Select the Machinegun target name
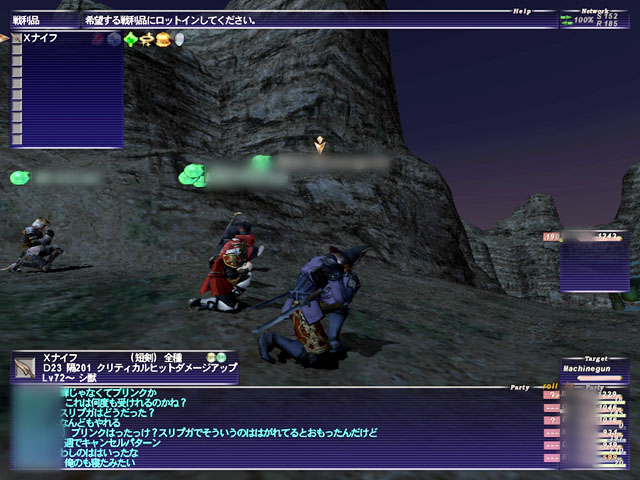This screenshot has width=640, height=480. [595, 370]
